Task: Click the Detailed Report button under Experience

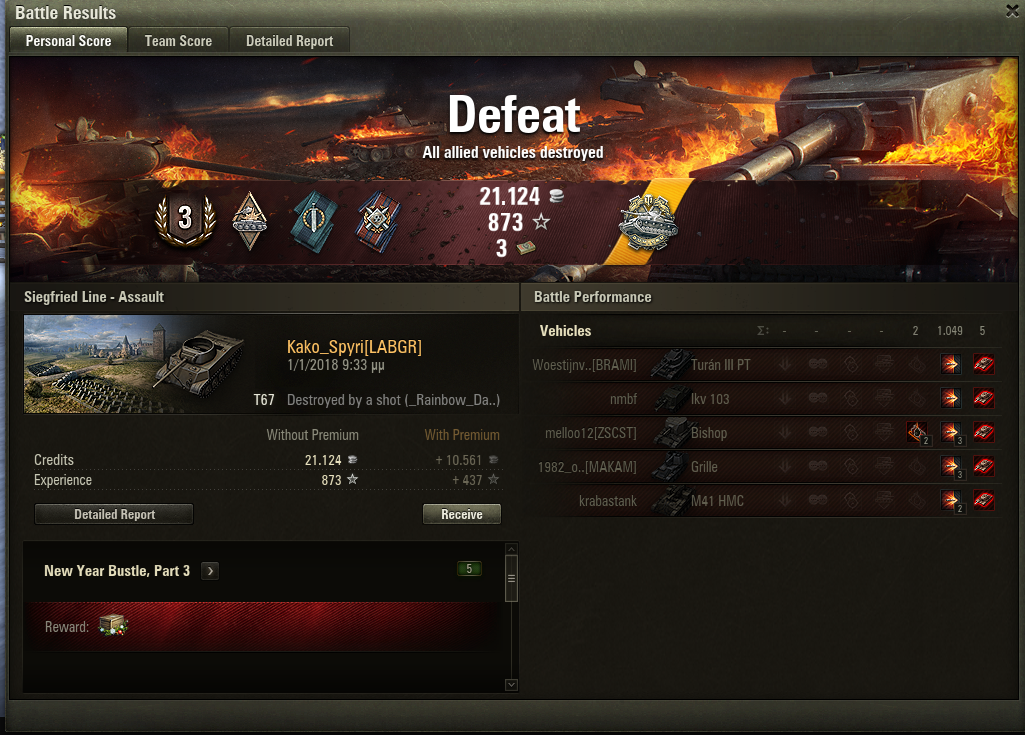Action: point(114,514)
